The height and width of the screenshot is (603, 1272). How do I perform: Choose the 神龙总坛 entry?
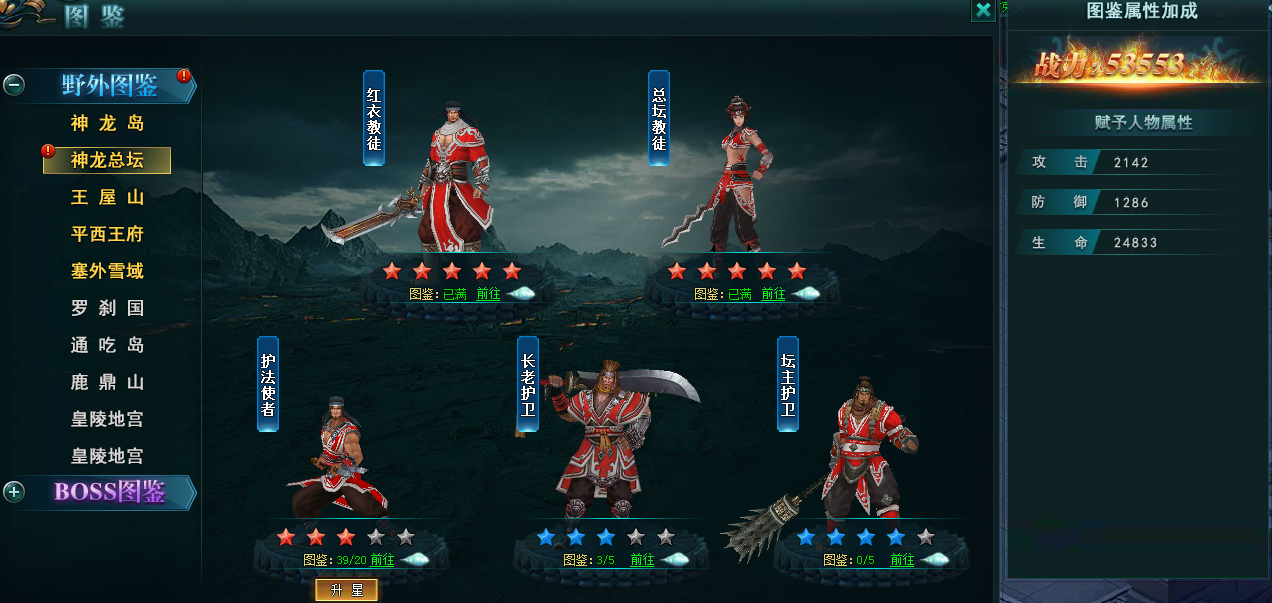(107, 160)
